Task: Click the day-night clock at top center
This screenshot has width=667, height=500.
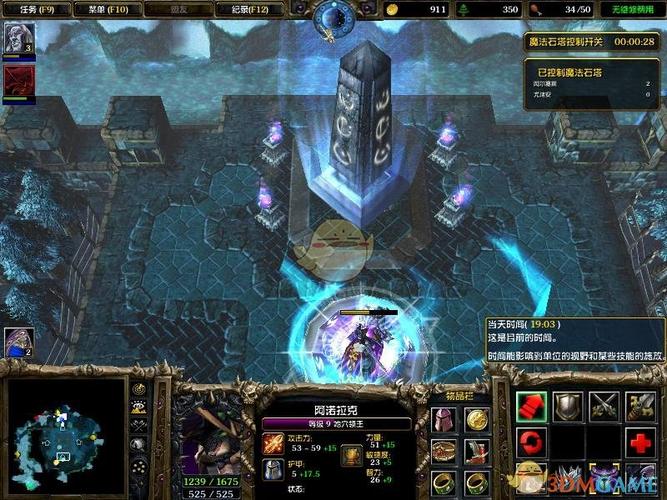Action: [333, 18]
